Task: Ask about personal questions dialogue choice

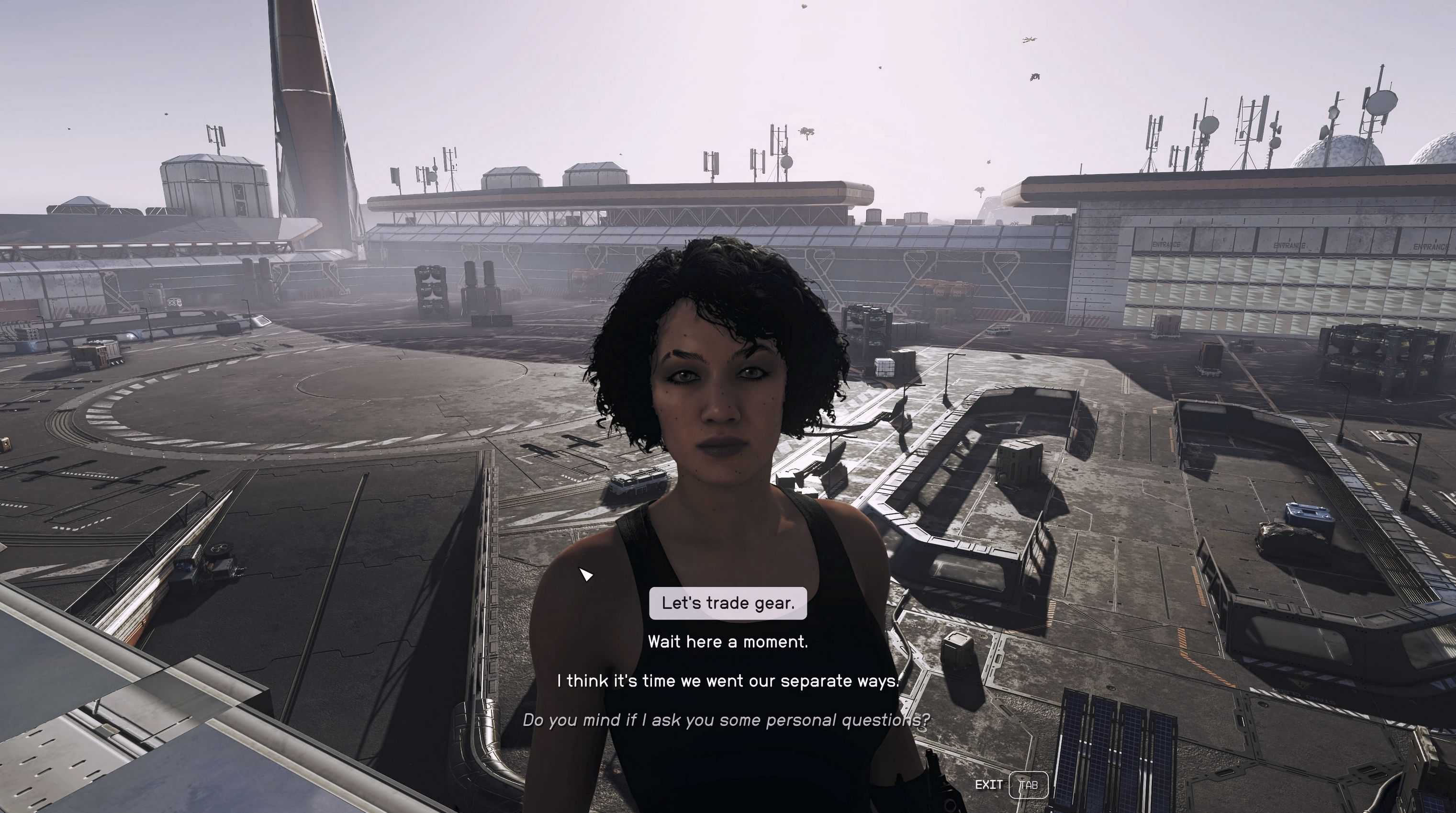Action: (x=726, y=720)
